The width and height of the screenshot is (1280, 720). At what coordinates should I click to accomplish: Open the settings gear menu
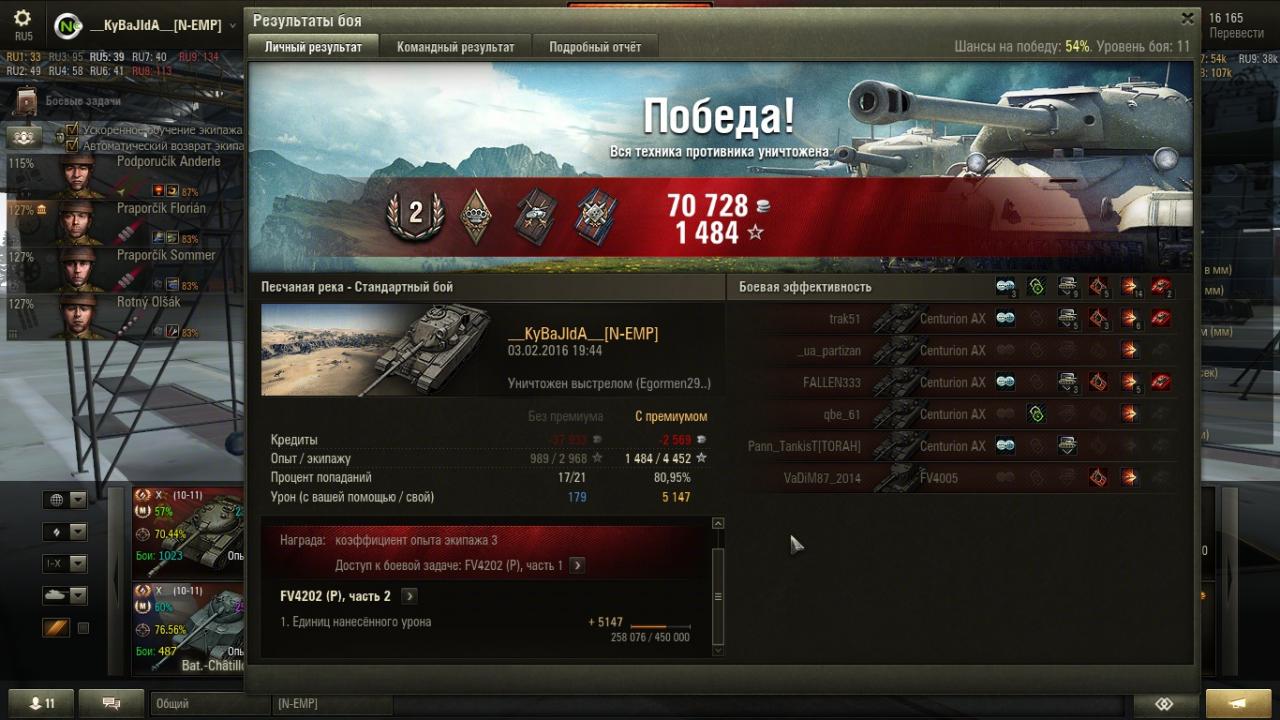(x=22, y=19)
